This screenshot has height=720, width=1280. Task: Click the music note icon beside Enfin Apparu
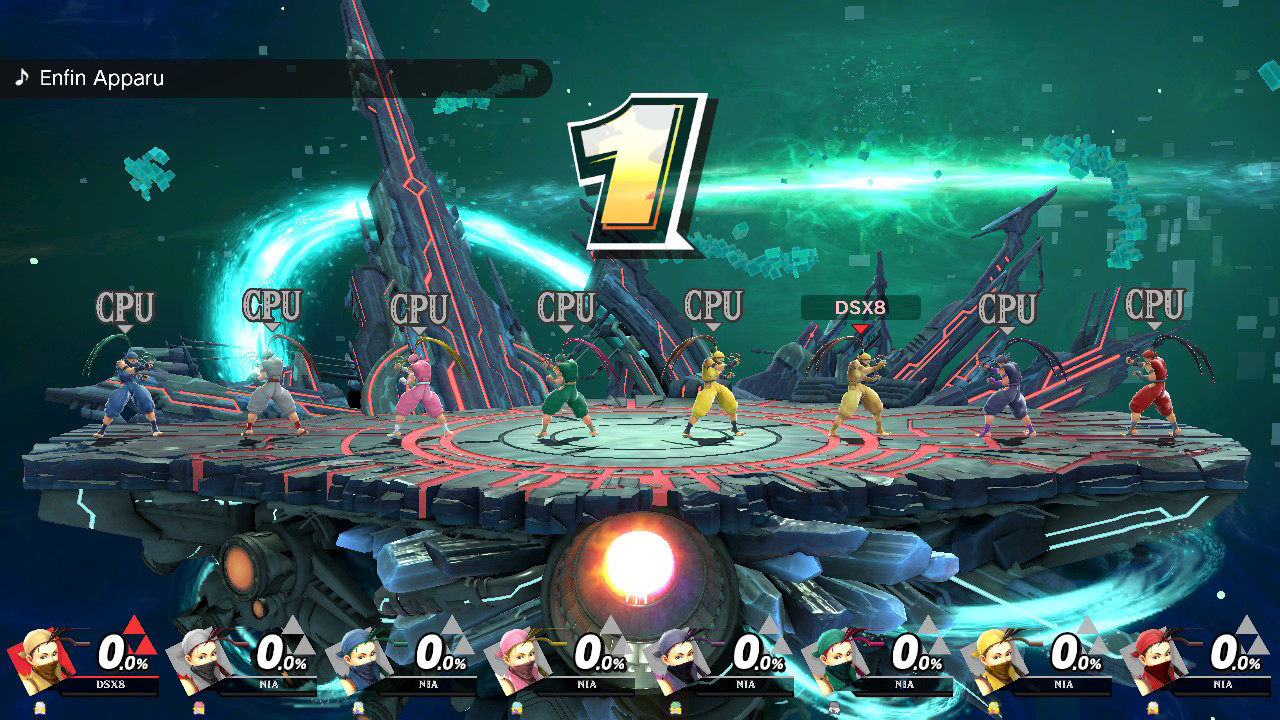22,77
